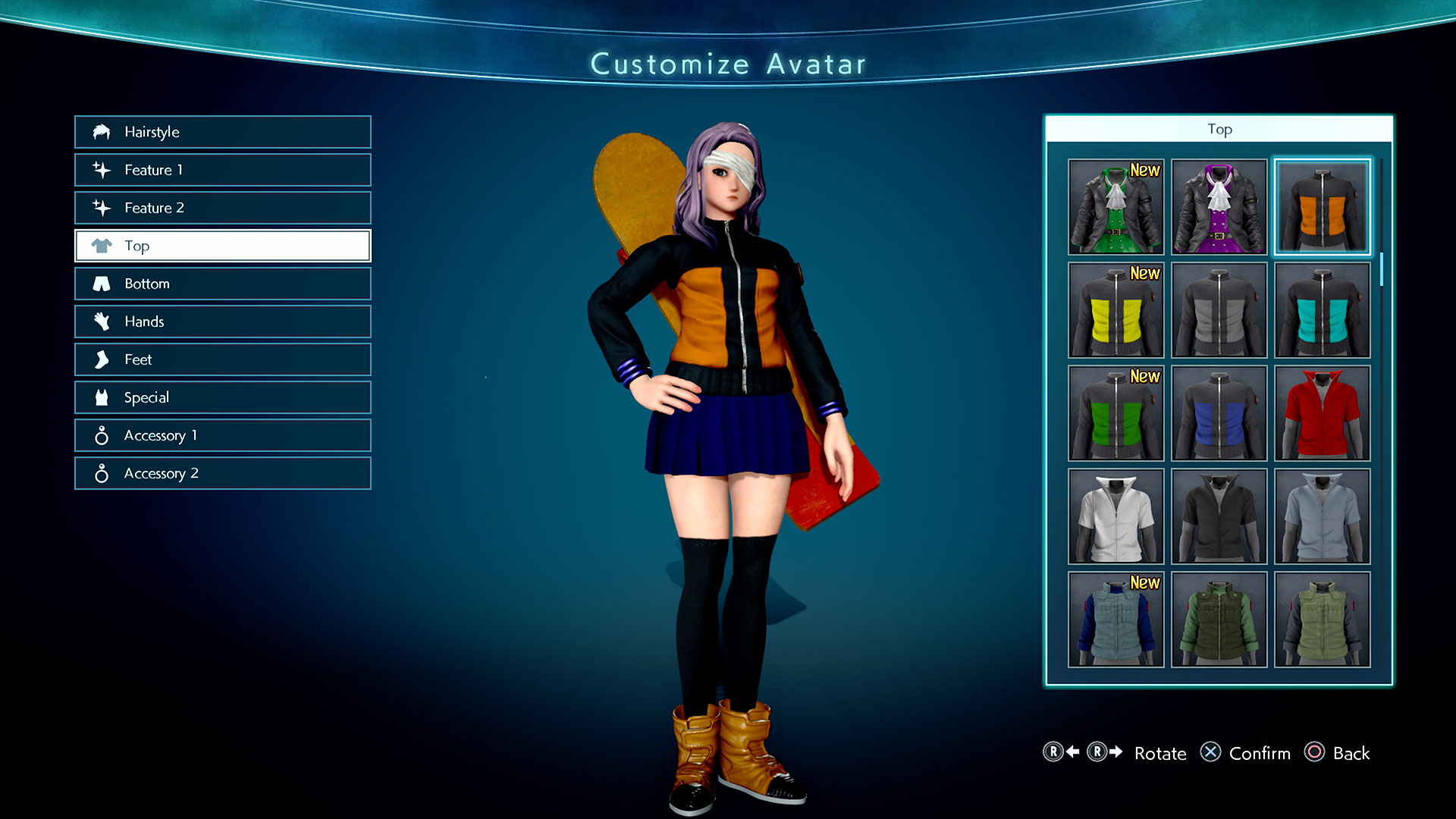The width and height of the screenshot is (1456, 819).
Task: Open the Accessory 1 category
Action: click(x=222, y=435)
